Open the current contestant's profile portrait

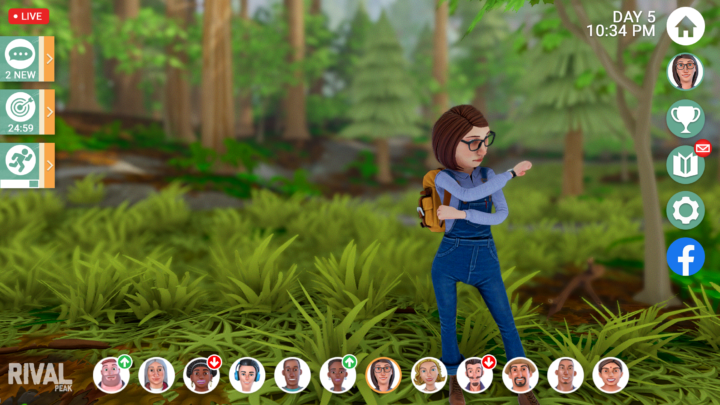point(685,72)
